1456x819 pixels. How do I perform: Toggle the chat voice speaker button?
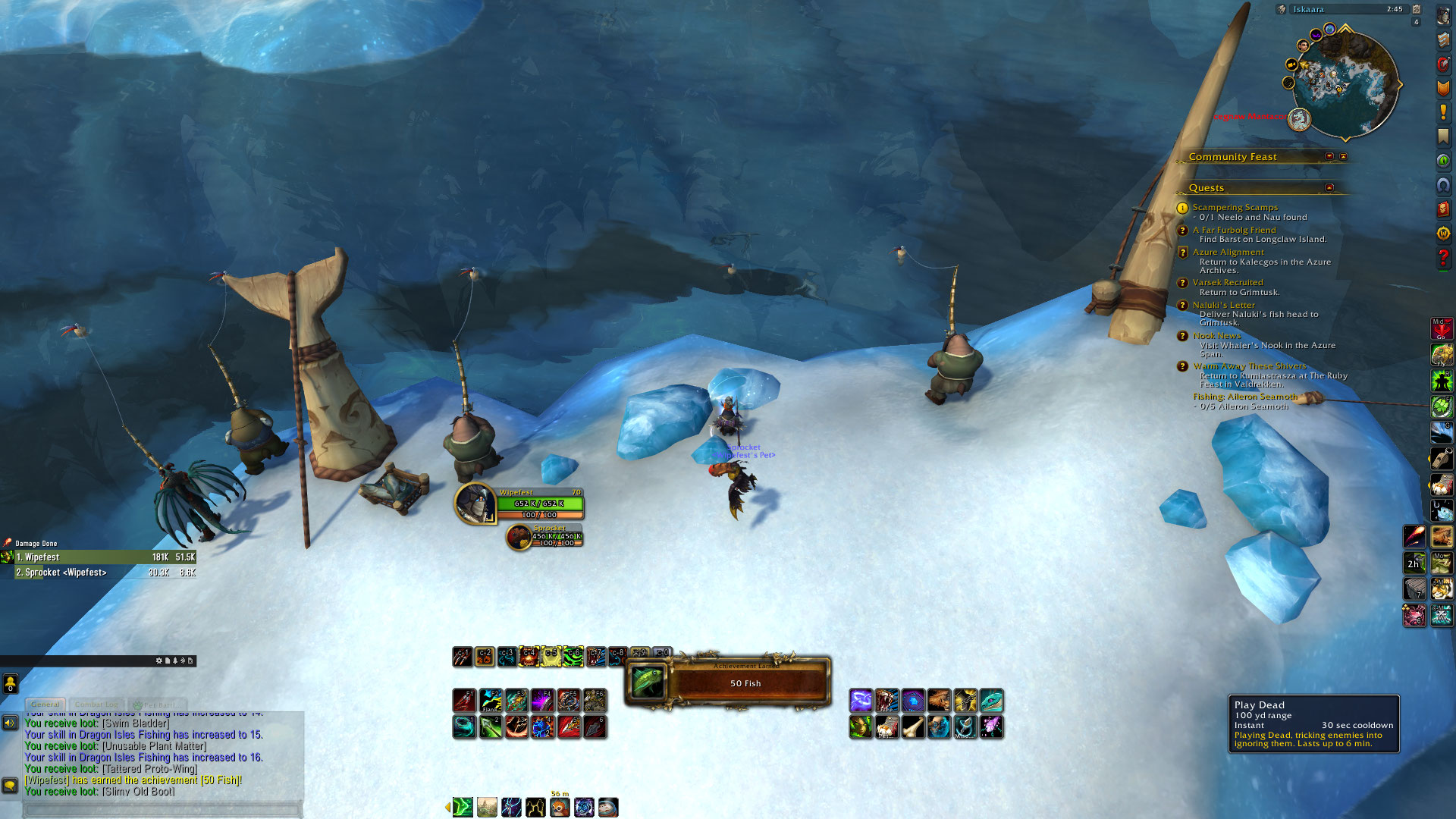(x=10, y=723)
